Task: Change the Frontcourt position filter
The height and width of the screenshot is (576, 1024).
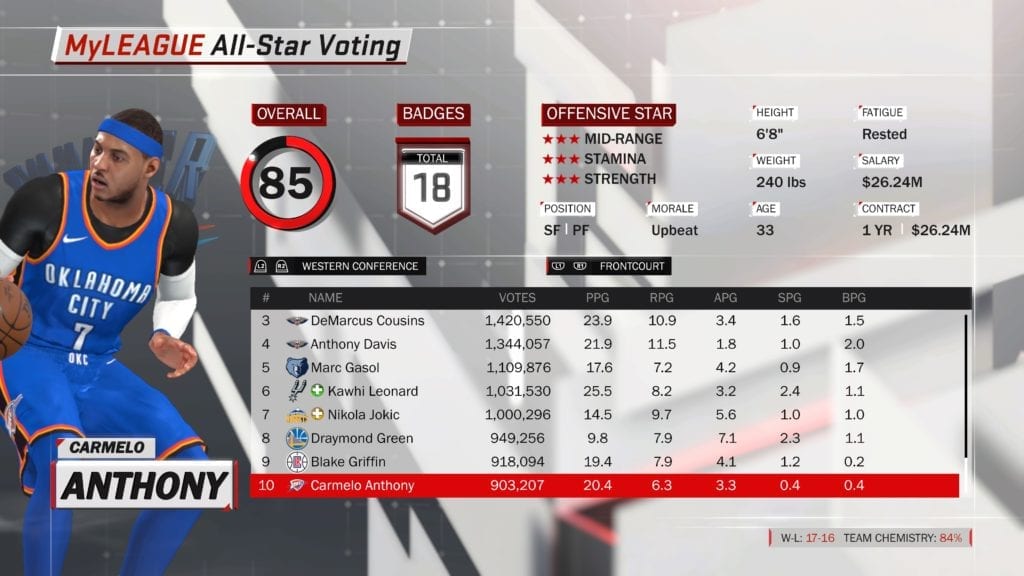Action: point(608,266)
